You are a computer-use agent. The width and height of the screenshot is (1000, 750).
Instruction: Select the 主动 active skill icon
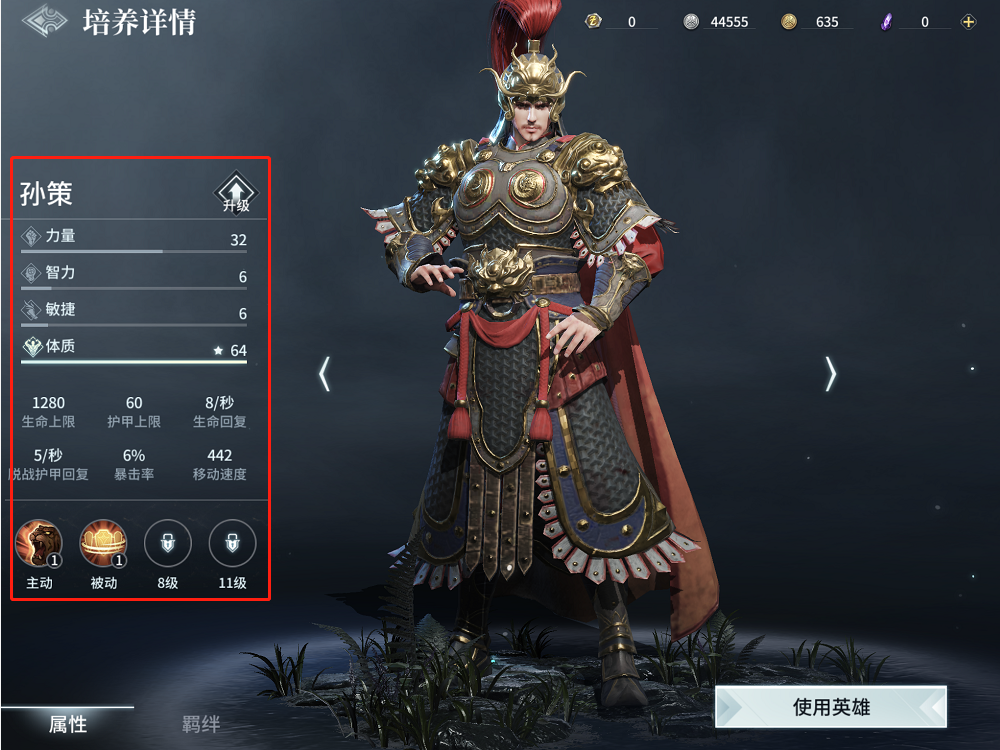[39, 544]
